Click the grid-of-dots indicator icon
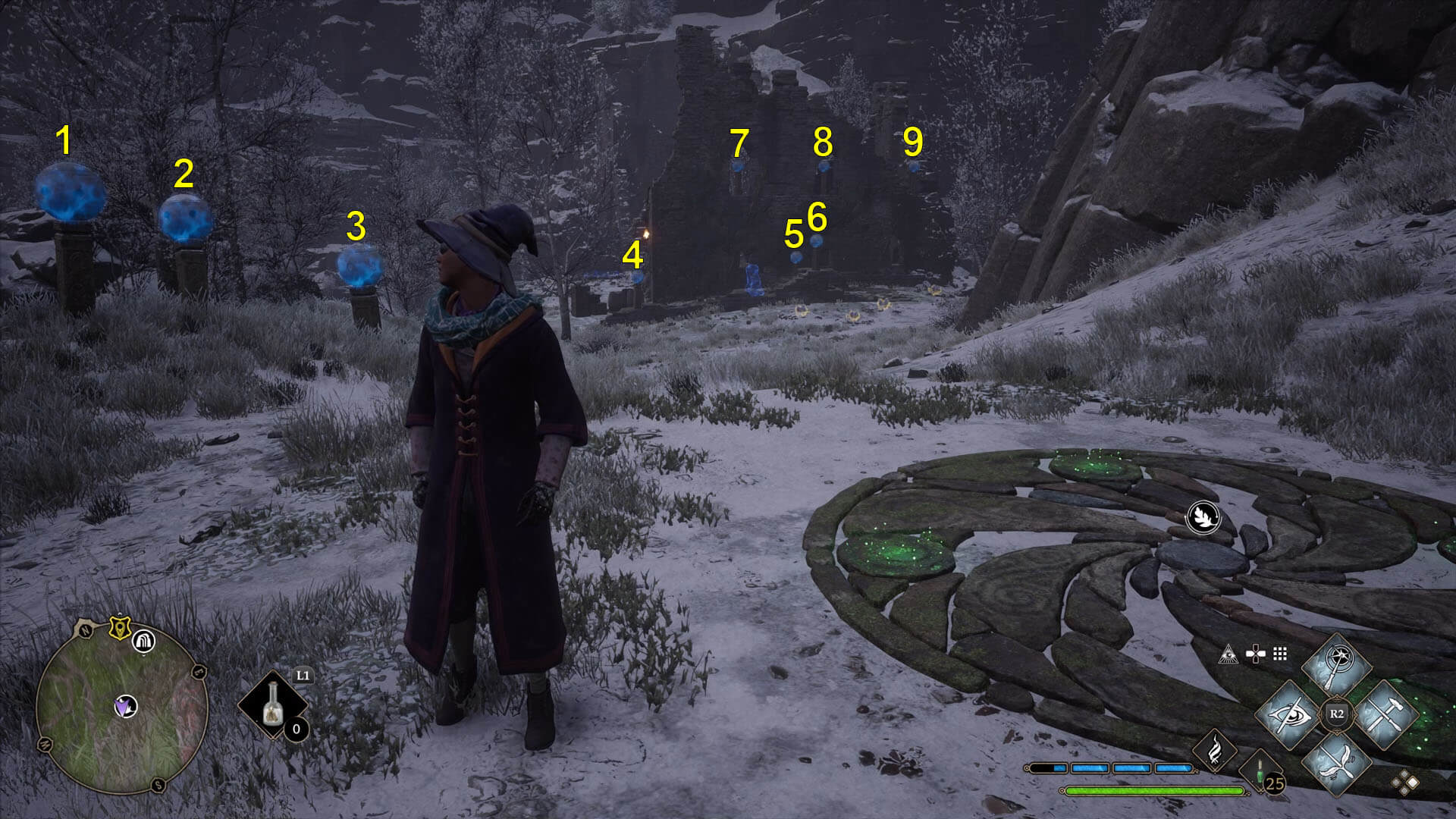The height and width of the screenshot is (819, 1456). tap(1279, 653)
